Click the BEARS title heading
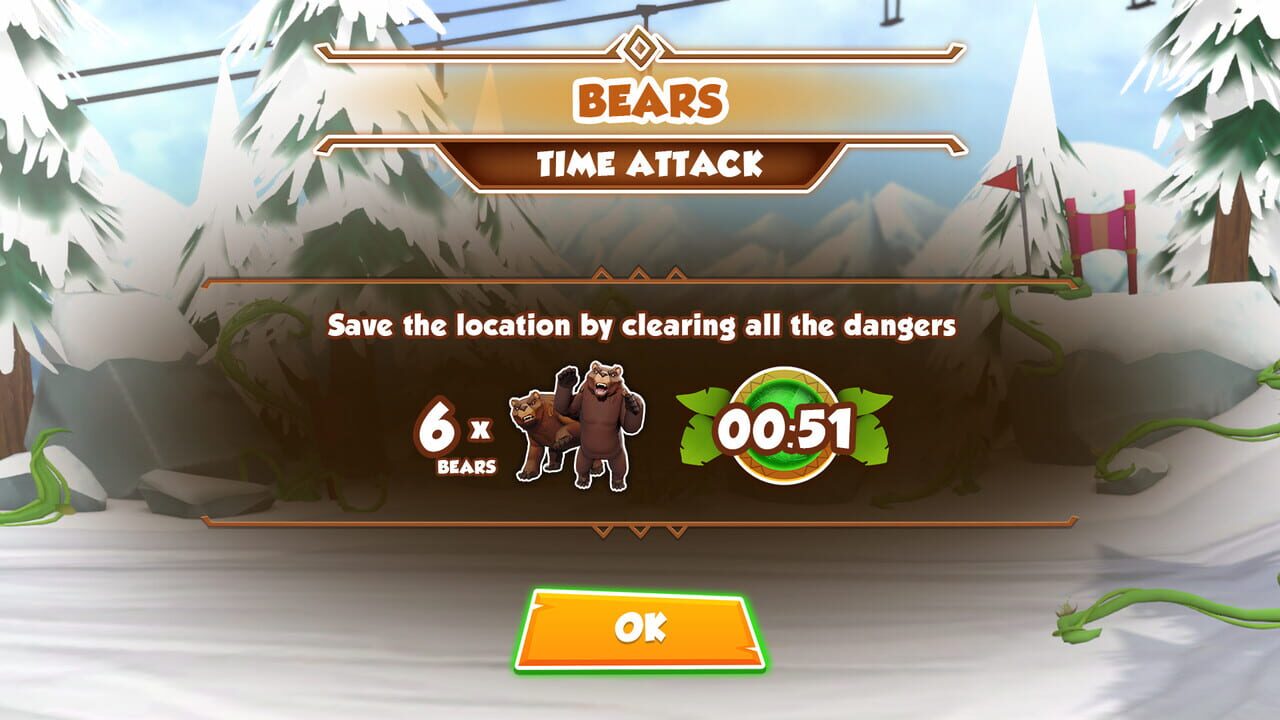The image size is (1280, 720). pyautogui.click(x=640, y=100)
